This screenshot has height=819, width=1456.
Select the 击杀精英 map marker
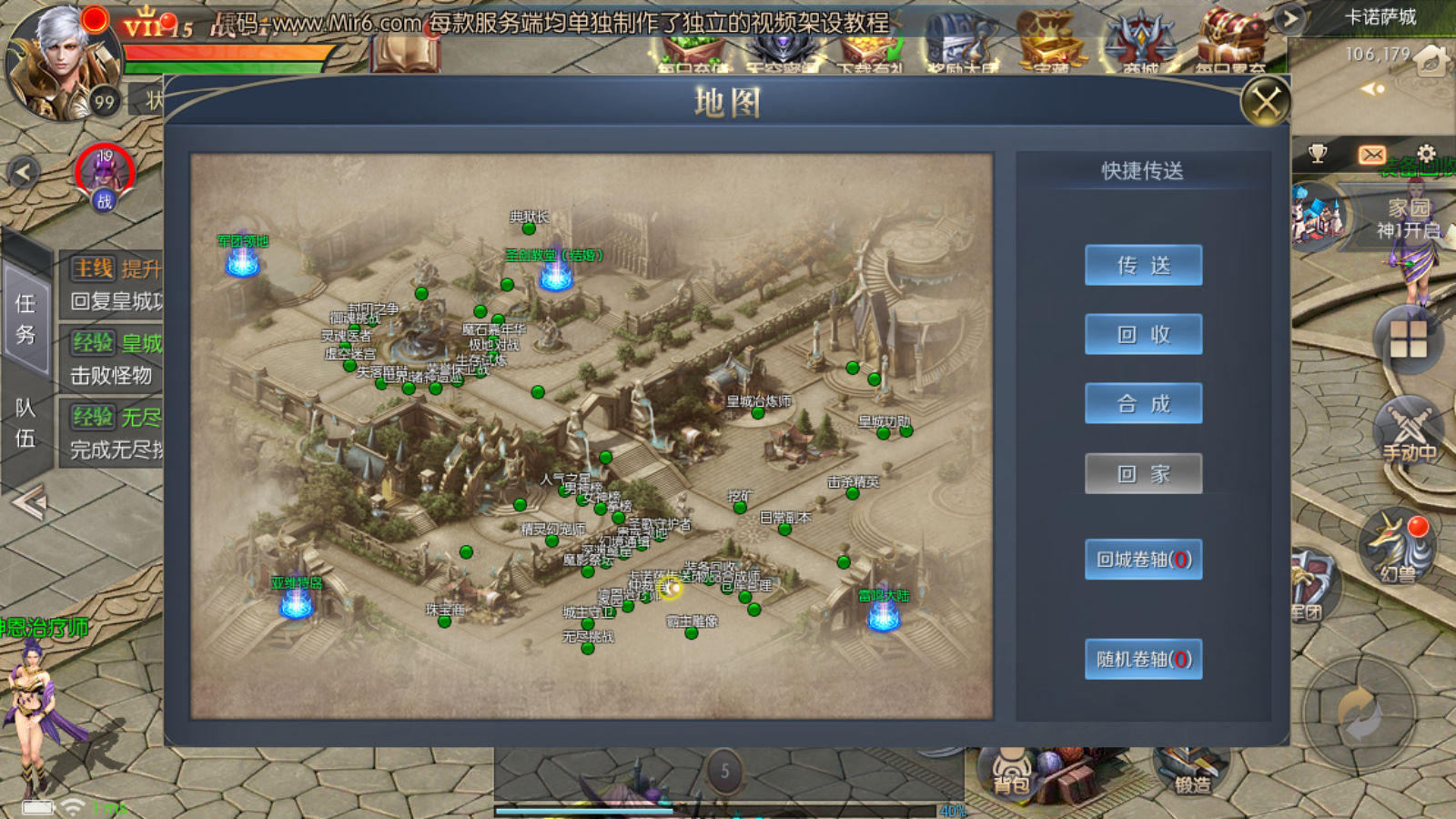pos(853,493)
